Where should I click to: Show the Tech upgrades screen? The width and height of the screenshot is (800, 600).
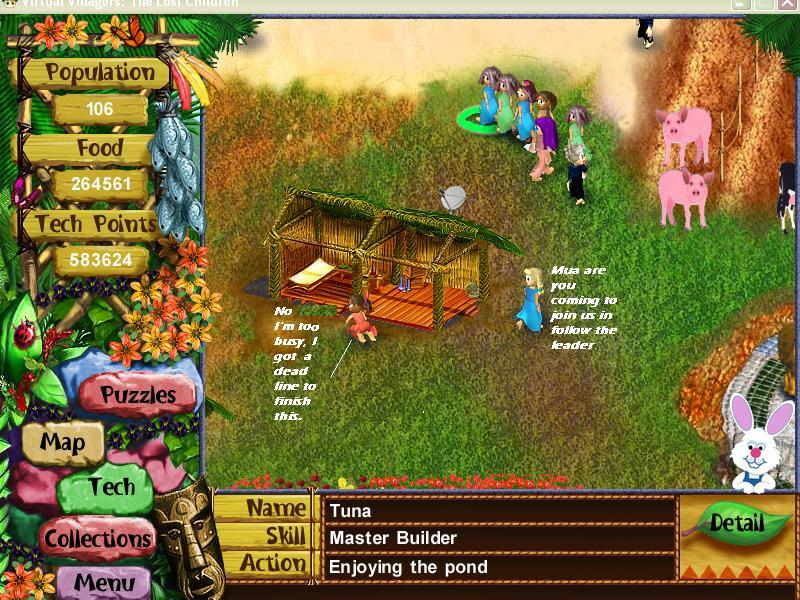pos(110,488)
